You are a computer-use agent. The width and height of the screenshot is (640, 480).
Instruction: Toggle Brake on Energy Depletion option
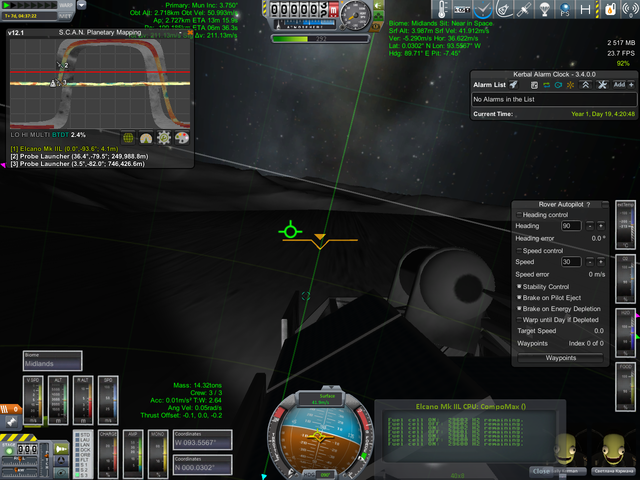(x=518, y=308)
